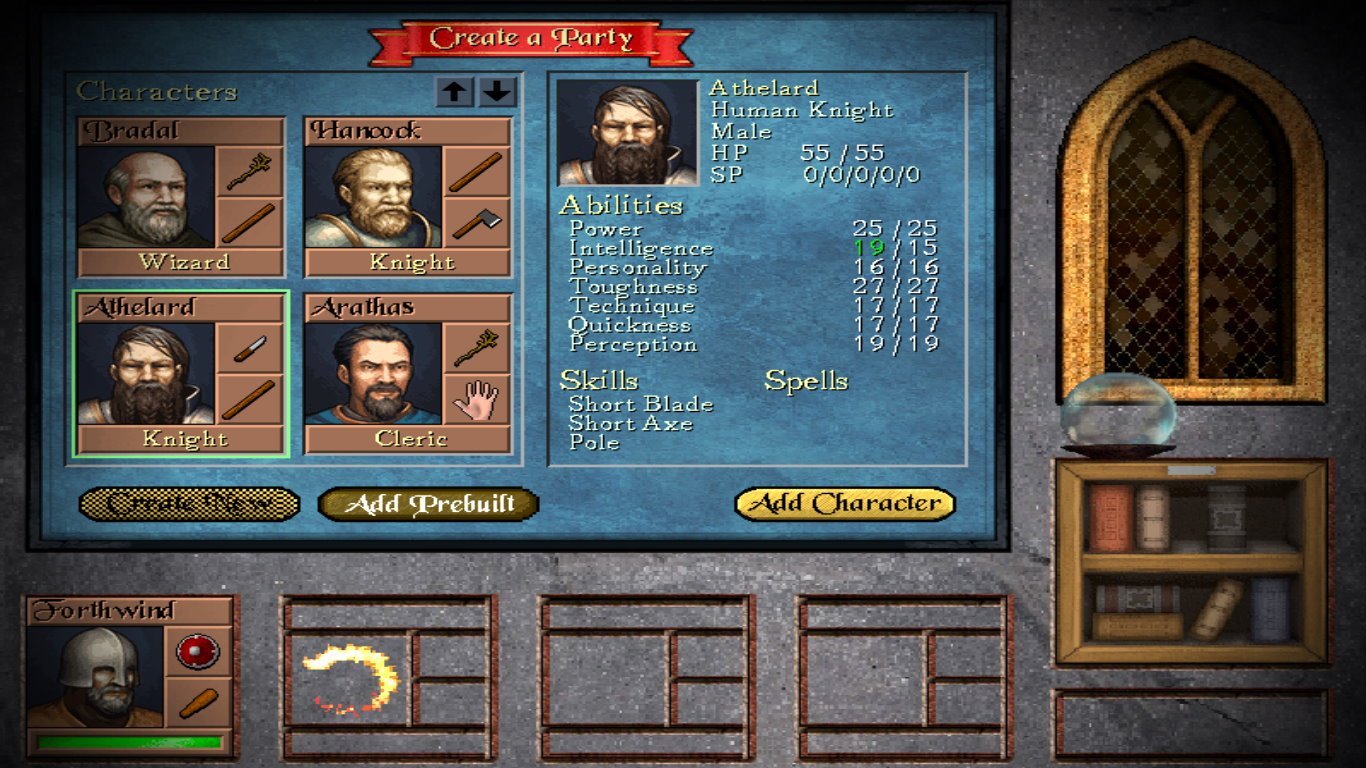
Task: Select Bradal's staff weapon slot
Action: (249, 172)
